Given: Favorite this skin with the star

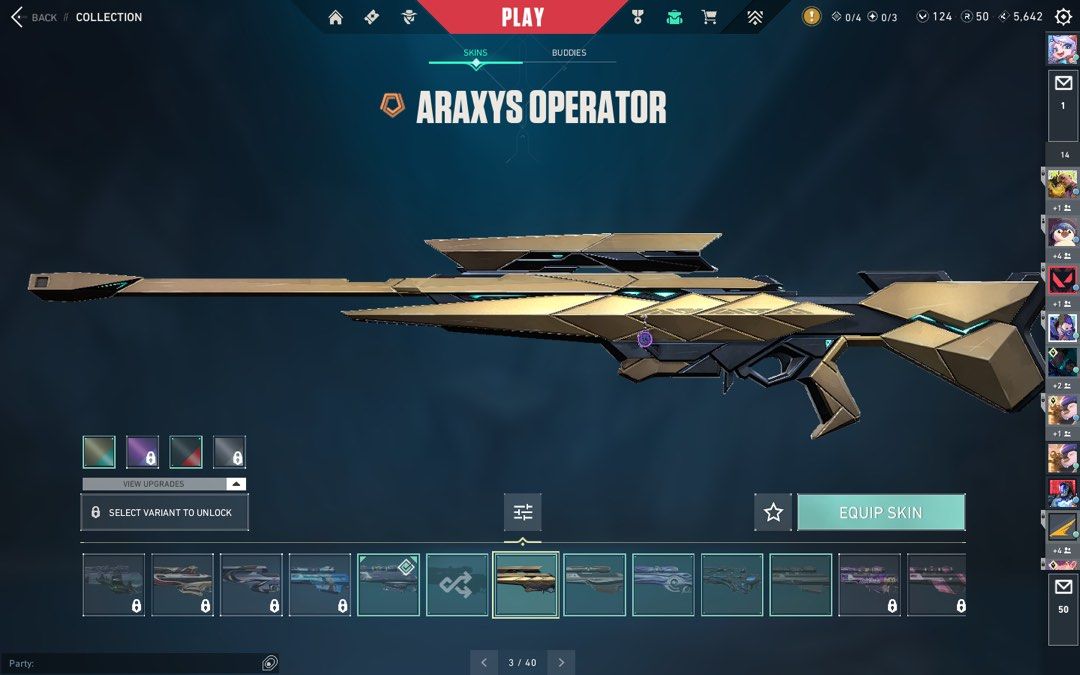Looking at the screenshot, I should tap(772, 512).
